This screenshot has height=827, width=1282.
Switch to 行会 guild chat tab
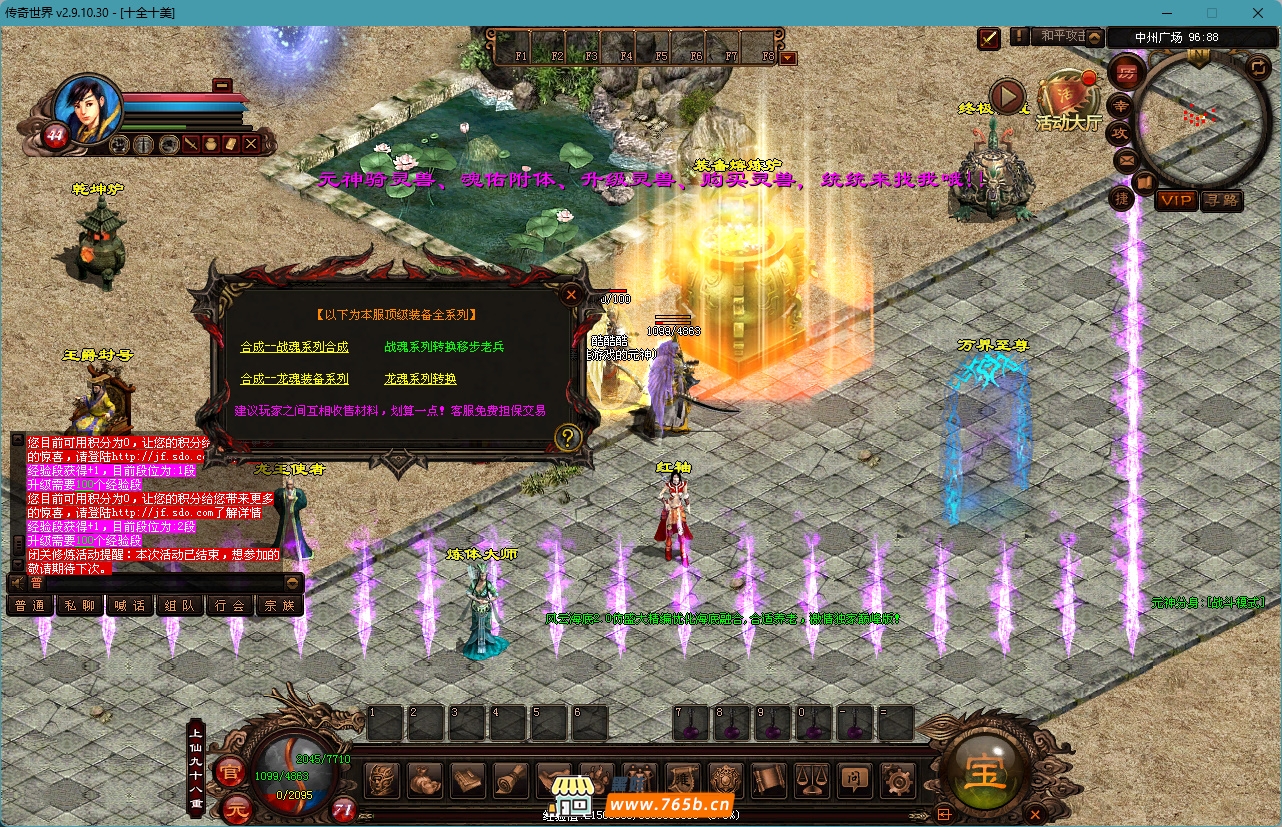coord(229,605)
